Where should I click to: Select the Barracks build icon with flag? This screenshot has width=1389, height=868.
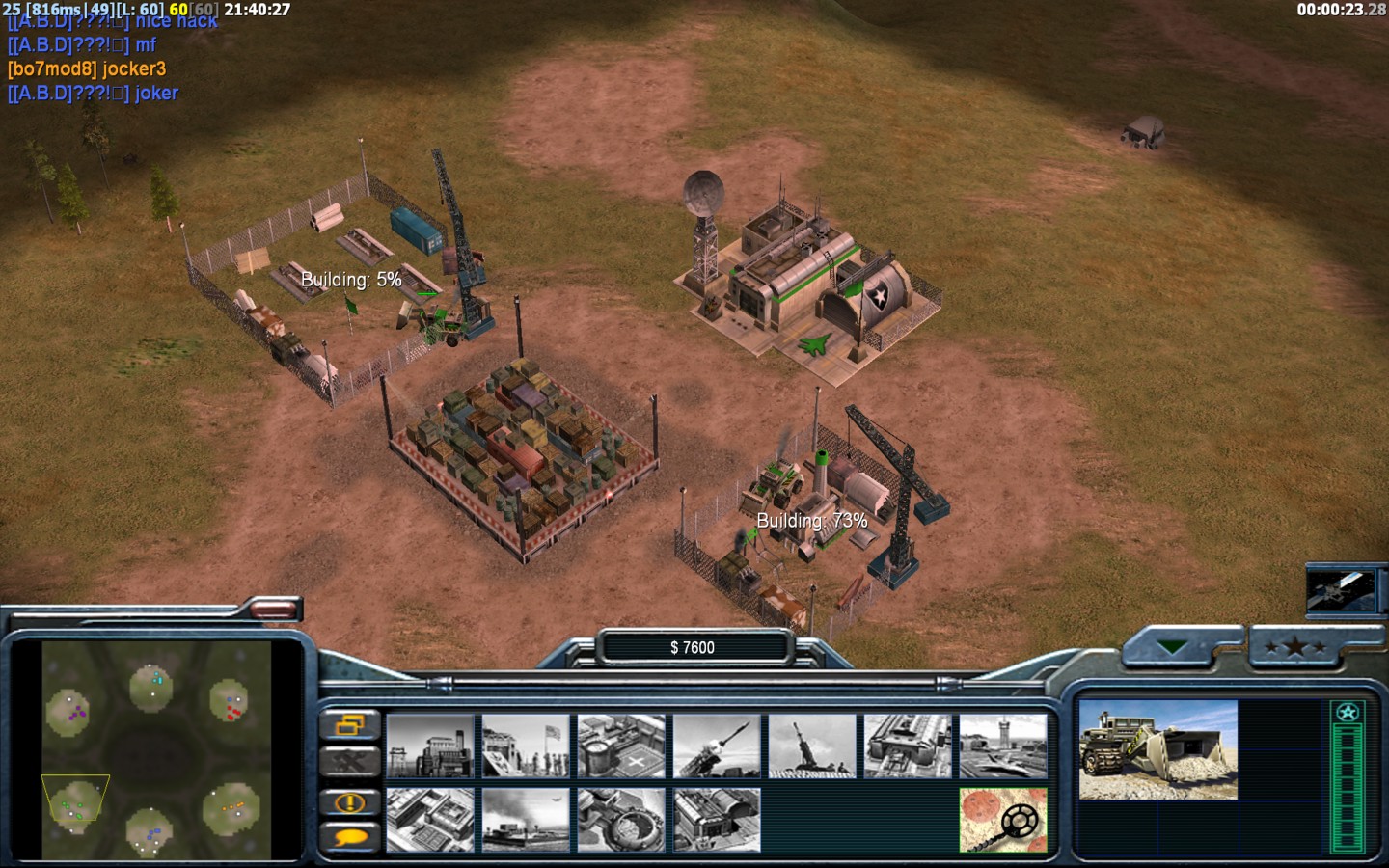(526, 746)
